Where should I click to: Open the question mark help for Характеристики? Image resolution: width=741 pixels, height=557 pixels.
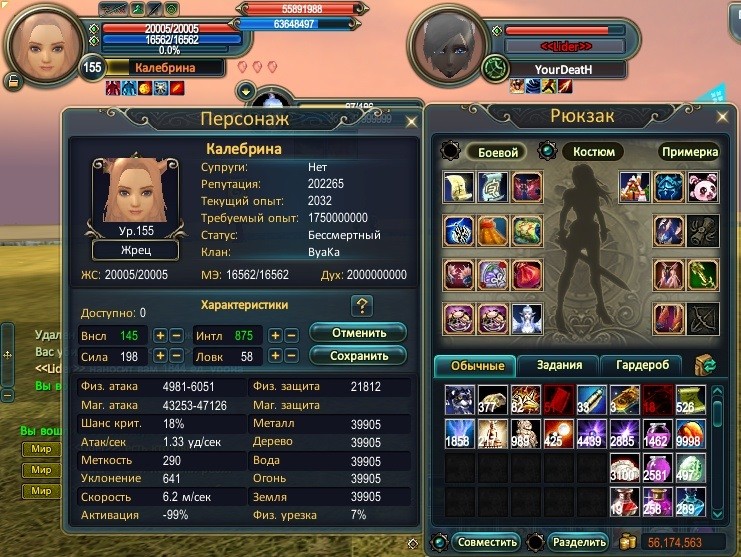[x=361, y=306]
